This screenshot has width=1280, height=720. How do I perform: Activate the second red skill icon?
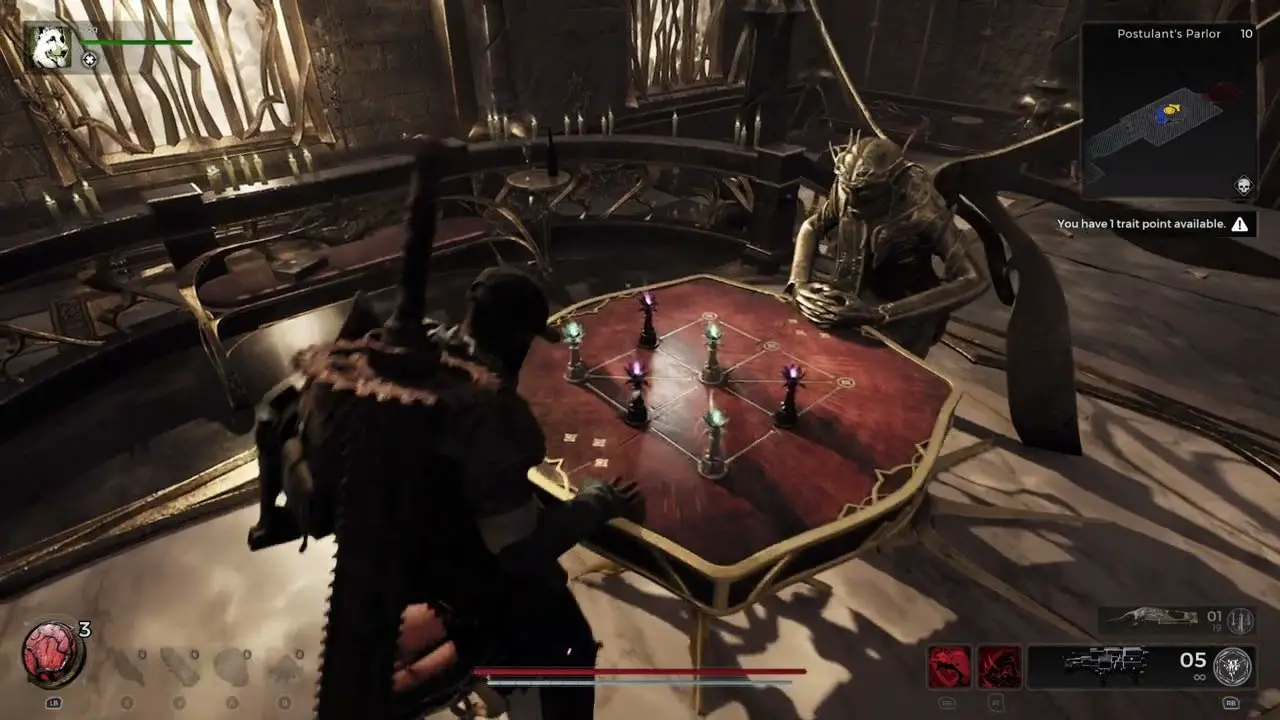[x=998, y=666]
